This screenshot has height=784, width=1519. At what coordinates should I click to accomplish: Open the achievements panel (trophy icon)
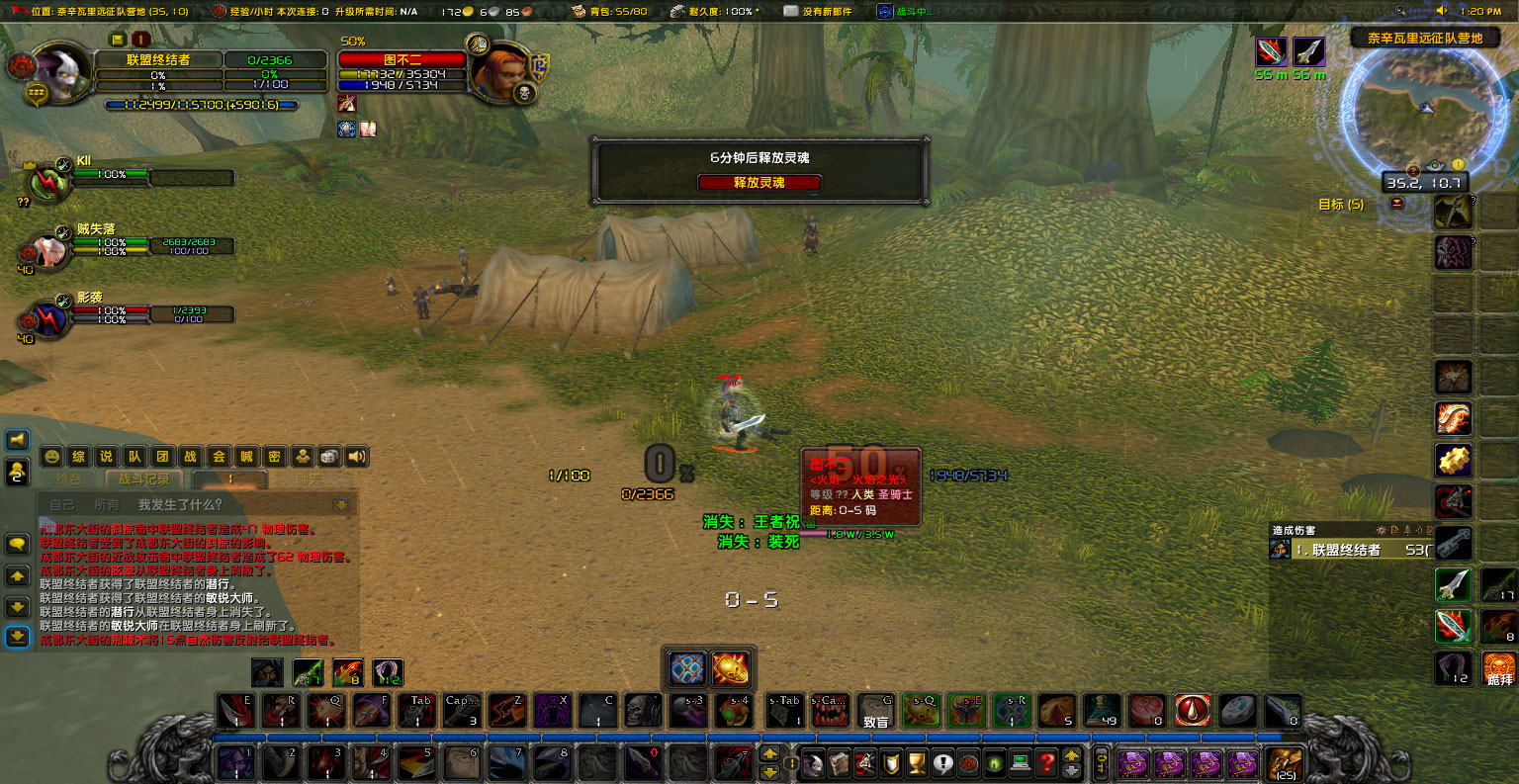pyautogui.click(x=919, y=764)
